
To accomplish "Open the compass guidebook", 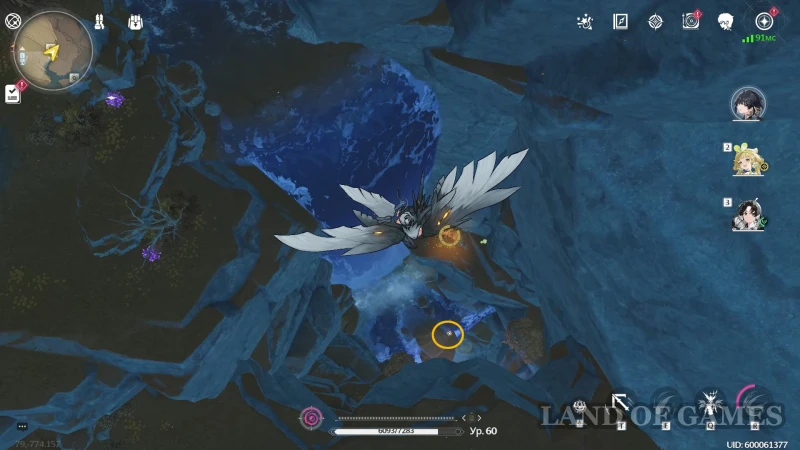I will 621,21.
